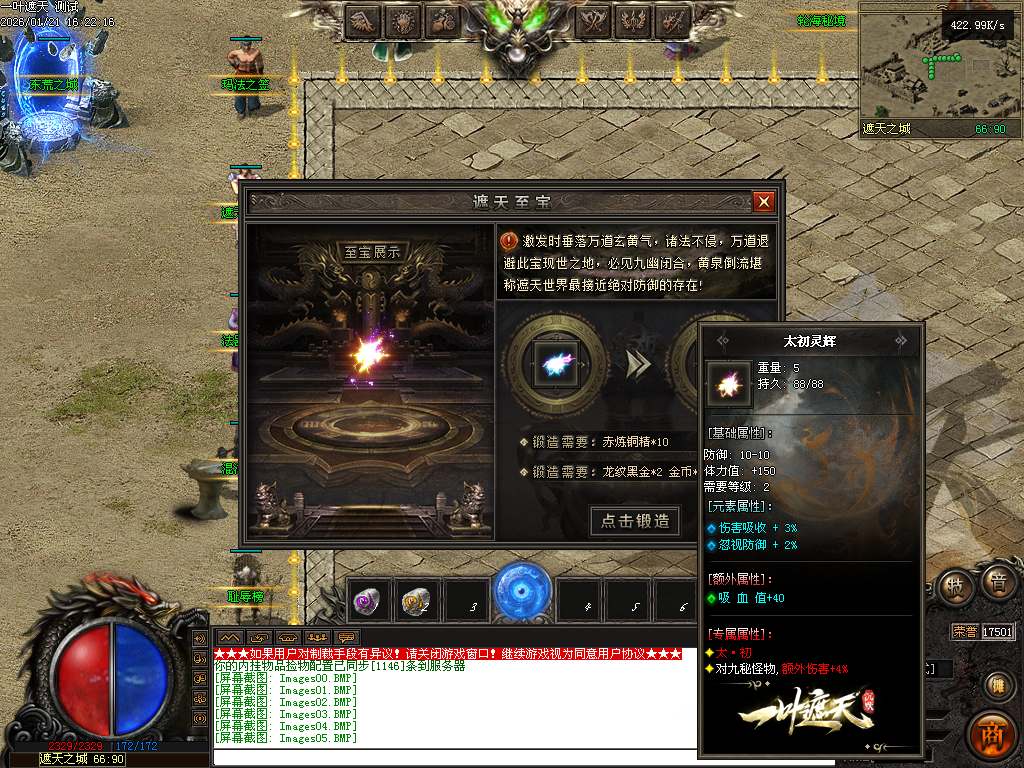Select the speech bubble chat channel tab
Image resolution: width=1024 pixels, height=768 pixels.
coord(347,637)
